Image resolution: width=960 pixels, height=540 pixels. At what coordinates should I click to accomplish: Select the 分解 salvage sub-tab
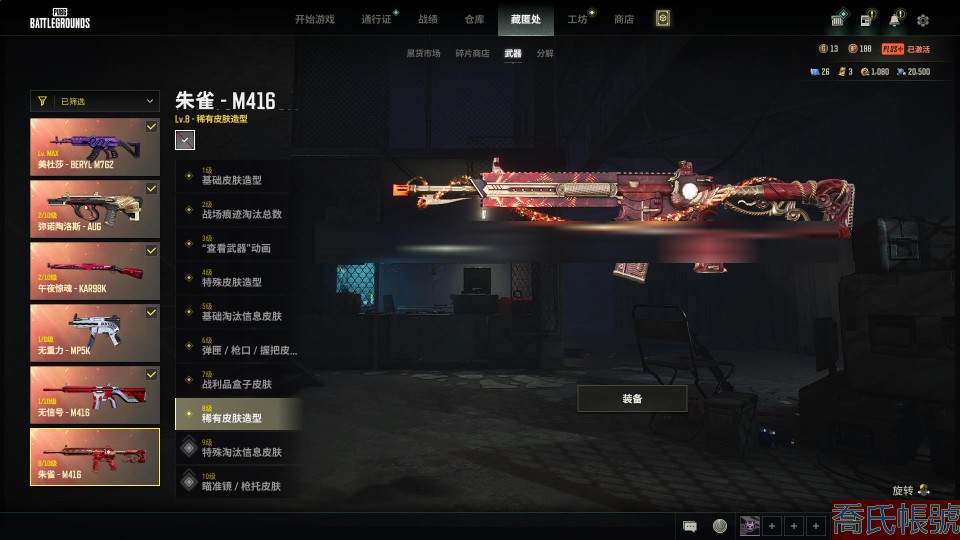tap(545, 53)
